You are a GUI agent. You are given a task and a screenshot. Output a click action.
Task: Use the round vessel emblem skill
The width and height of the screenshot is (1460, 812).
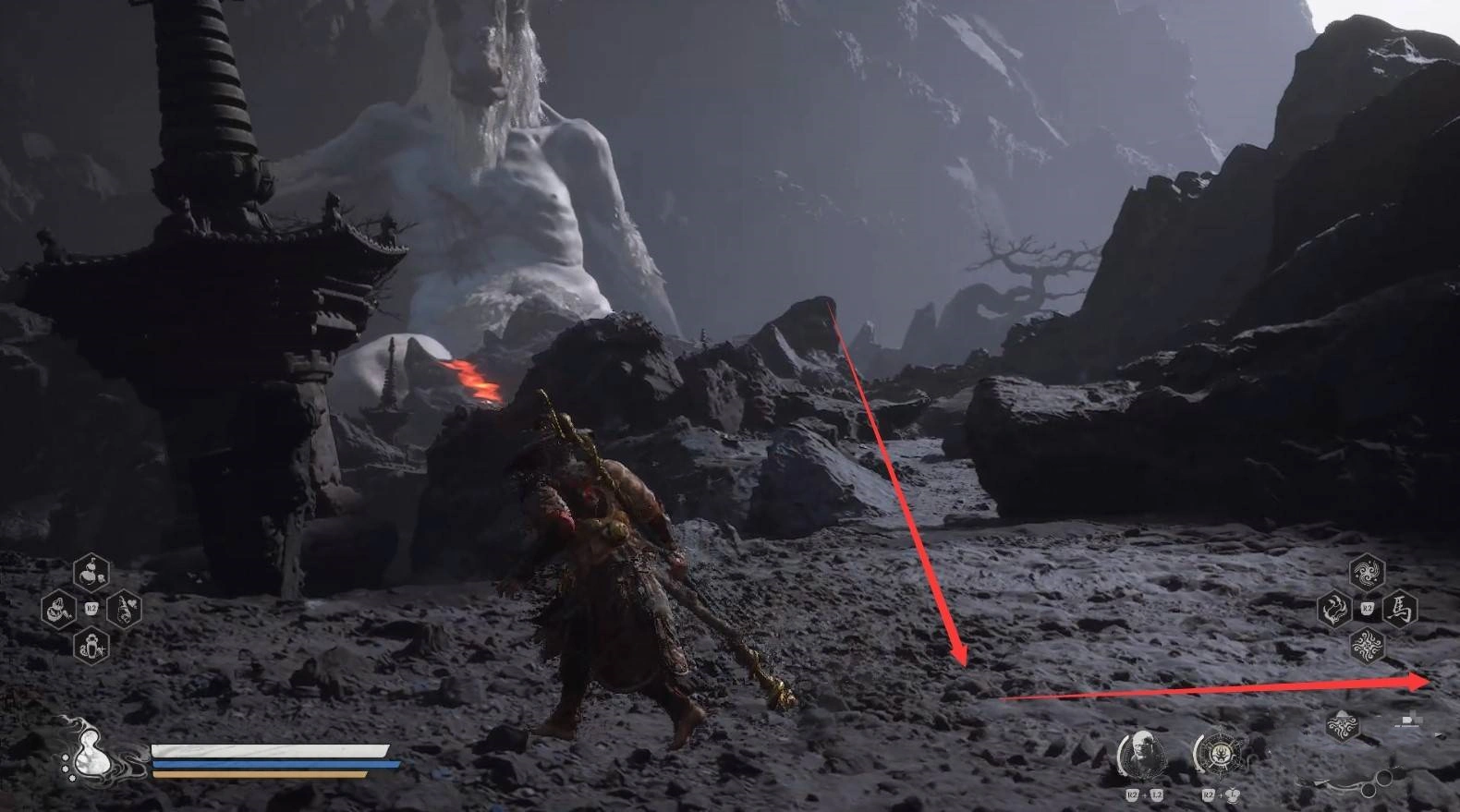[1219, 755]
